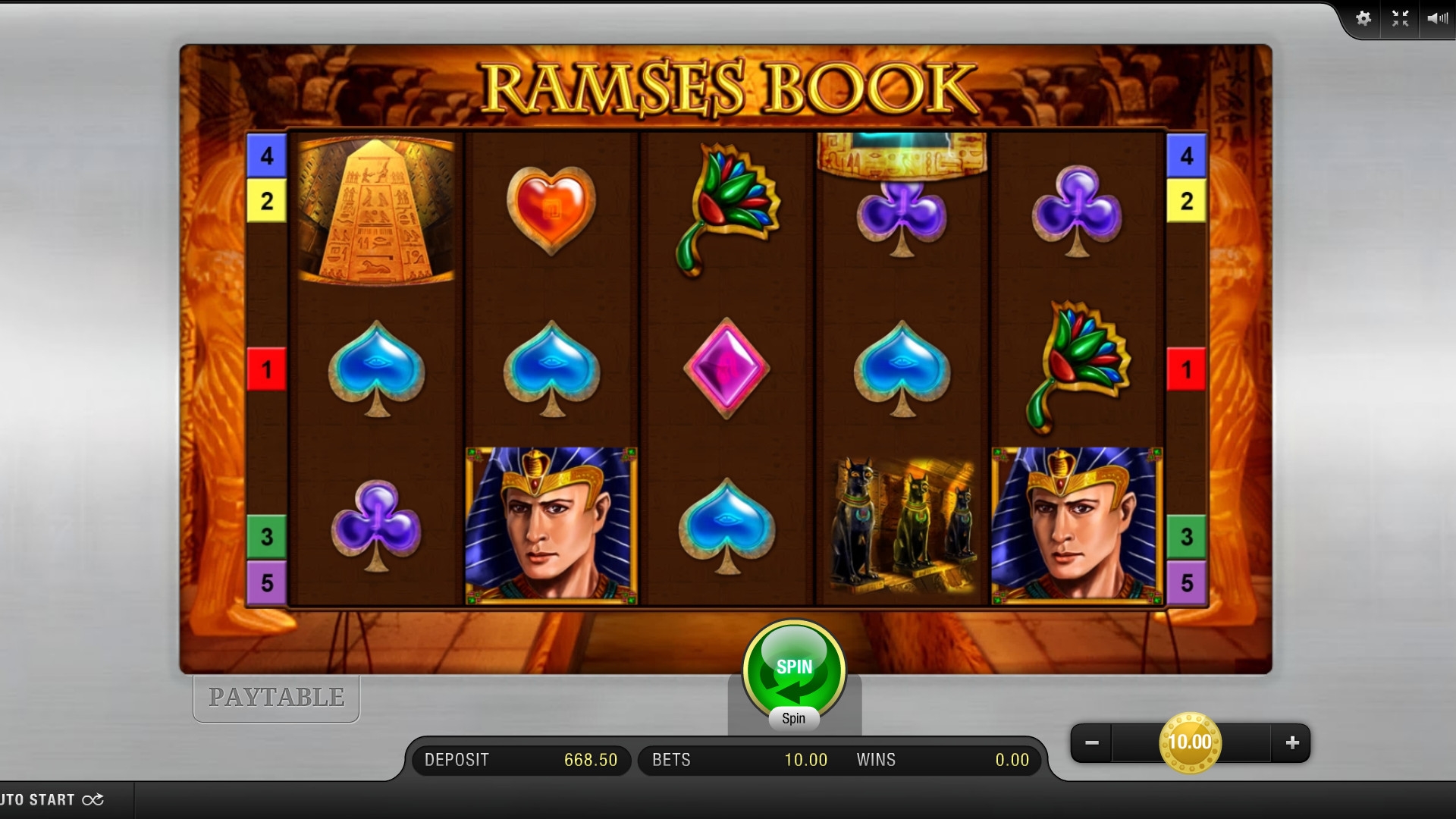Open the Paytable
The width and height of the screenshot is (1456, 819).
click(276, 698)
